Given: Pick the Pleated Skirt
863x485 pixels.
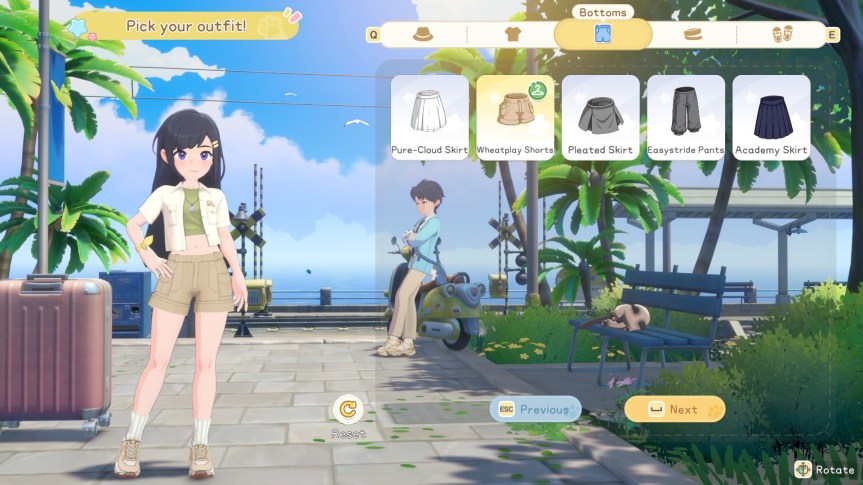Looking at the screenshot, I should click(600, 117).
